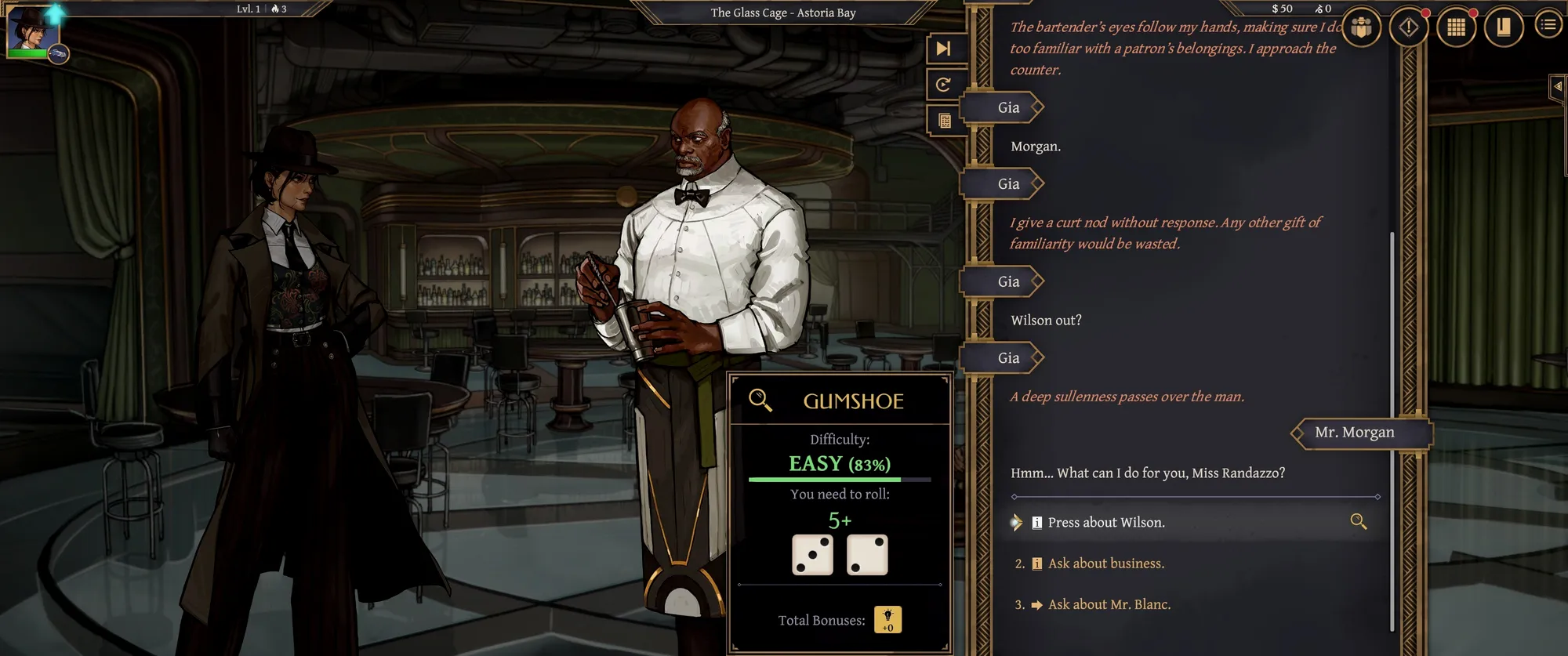Open the party members screen
Image resolution: width=1568 pixels, height=656 pixels.
tap(1361, 27)
